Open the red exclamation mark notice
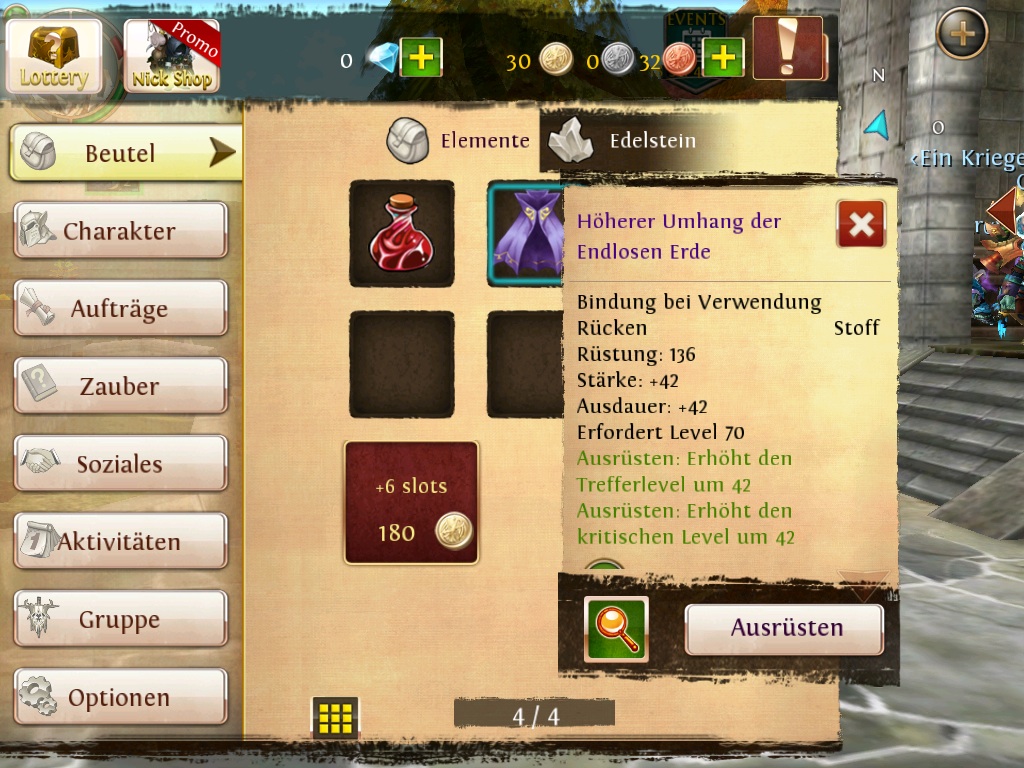1024x768 pixels. point(788,48)
